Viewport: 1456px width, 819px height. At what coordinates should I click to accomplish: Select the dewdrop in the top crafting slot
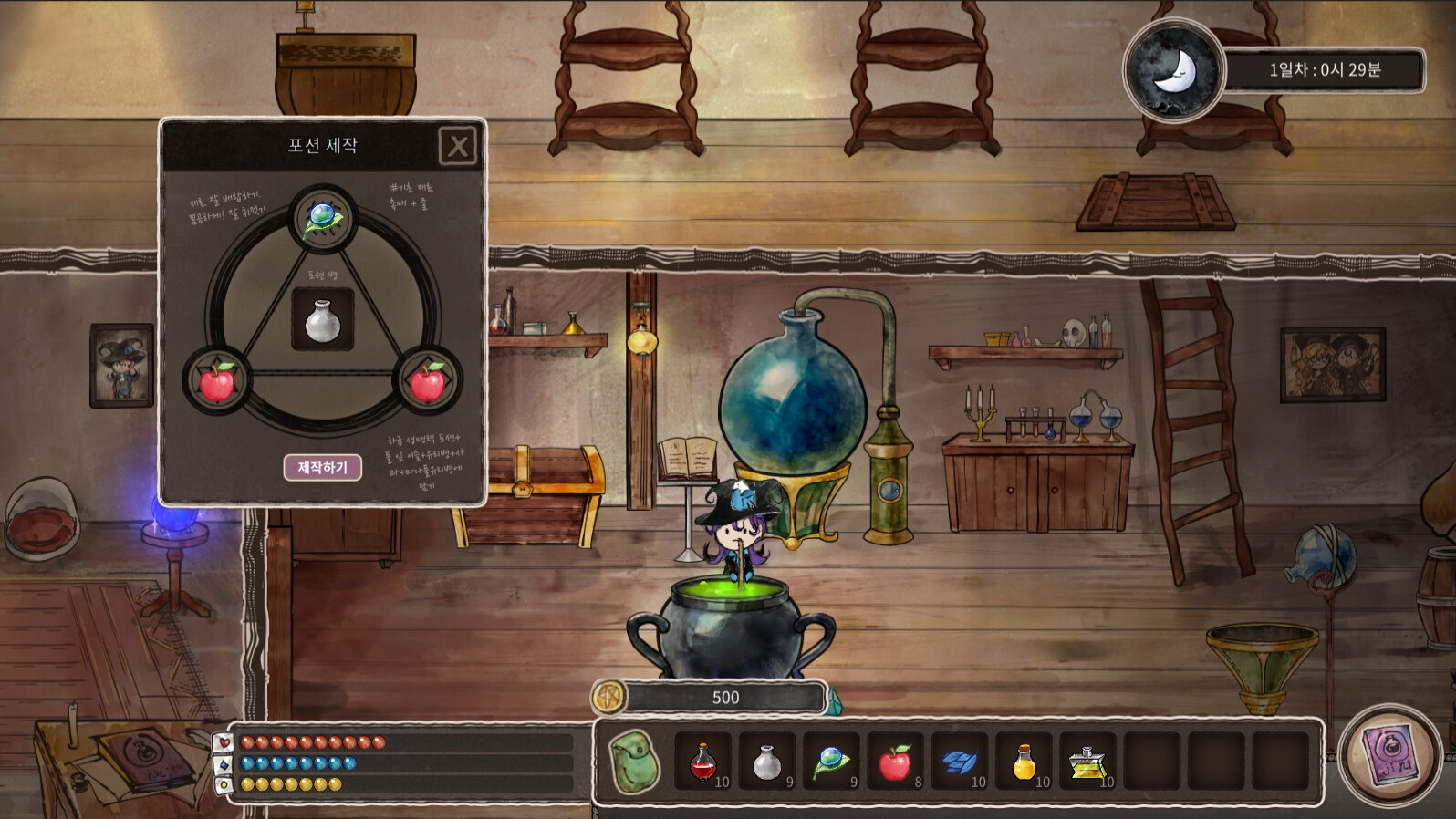pos(321,216)
